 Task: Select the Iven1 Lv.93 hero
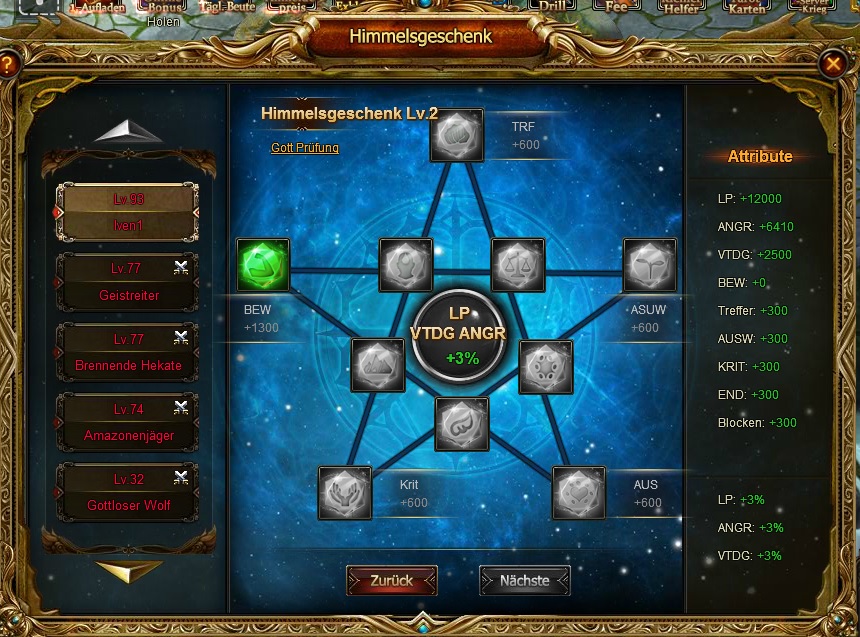pyautogui.click(x=127, y=212)
